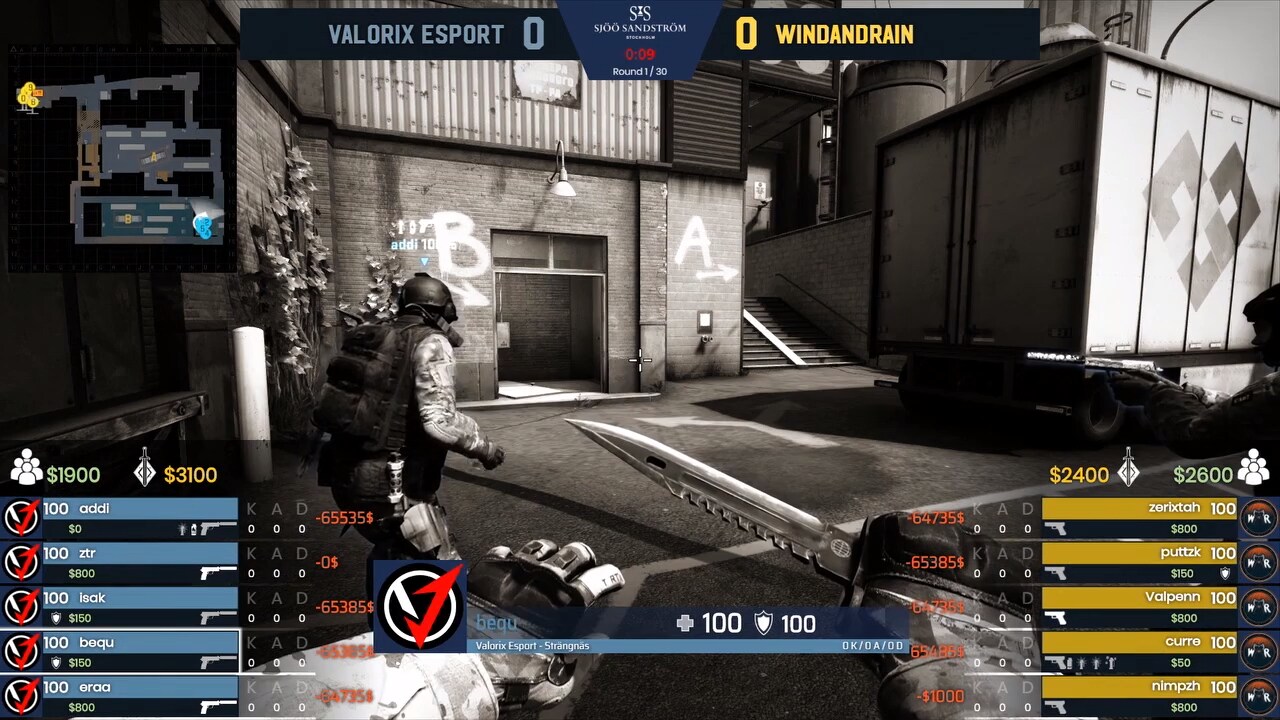Select the VALORIX ESPORT scoreboard name
The image size is (1280, 720).
(415, 34)
